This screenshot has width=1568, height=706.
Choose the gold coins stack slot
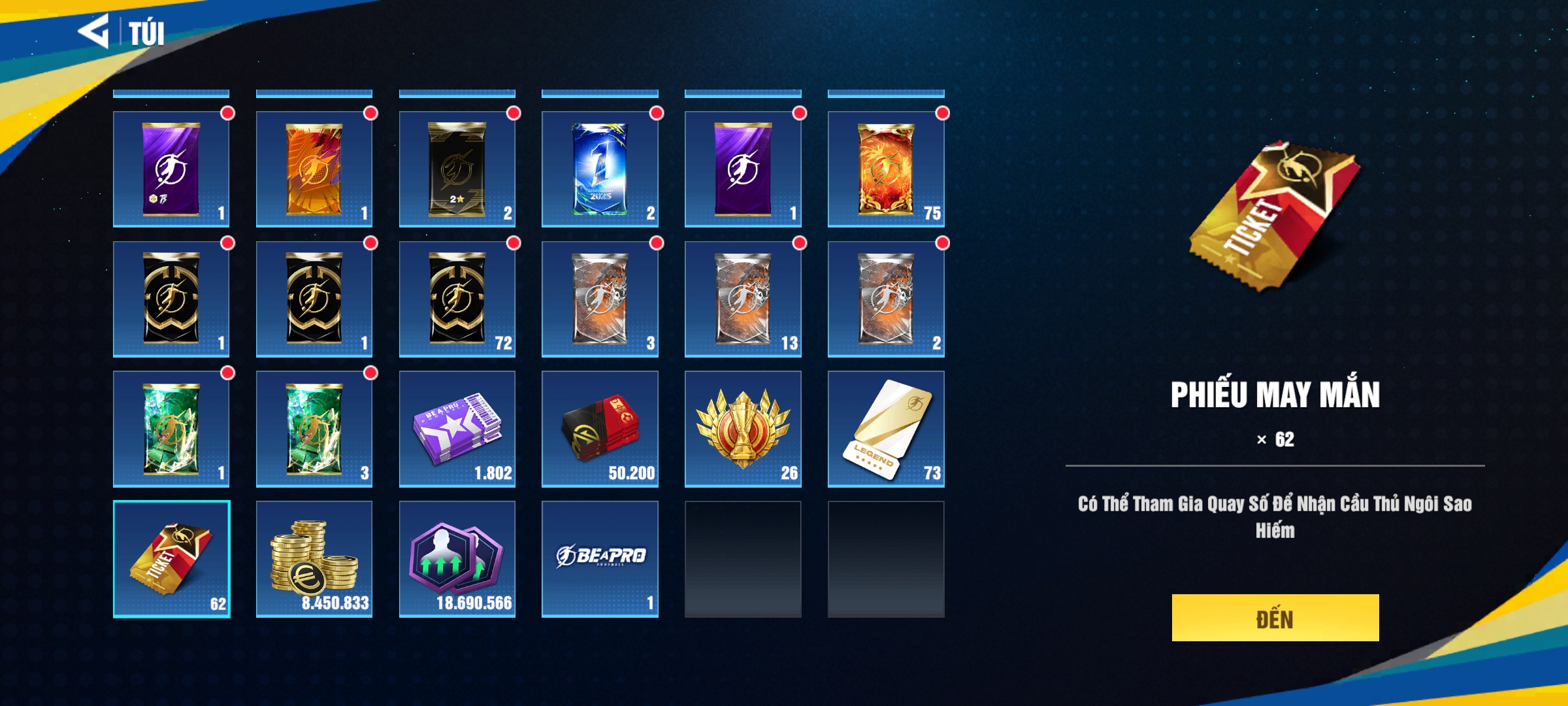click(x=314, y=559)
